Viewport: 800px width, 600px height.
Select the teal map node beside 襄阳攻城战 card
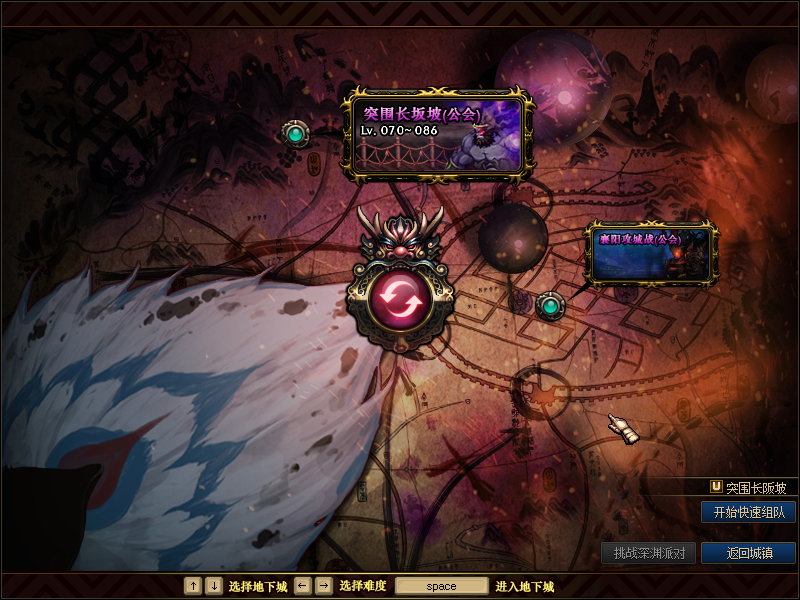pyautogui.click(x=549, y=305)
